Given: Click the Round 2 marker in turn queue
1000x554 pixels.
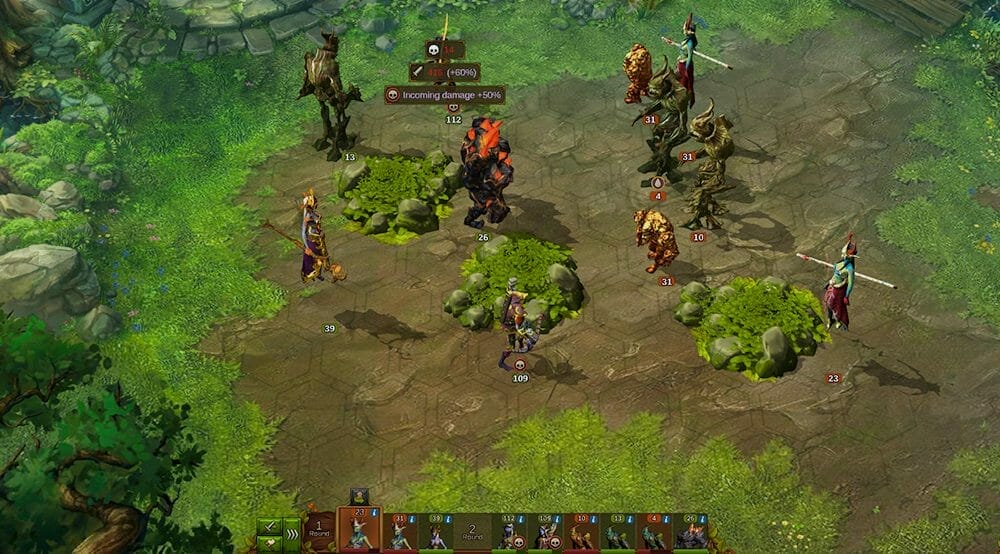Looking at the screenshot, I should tap(472, 532).
